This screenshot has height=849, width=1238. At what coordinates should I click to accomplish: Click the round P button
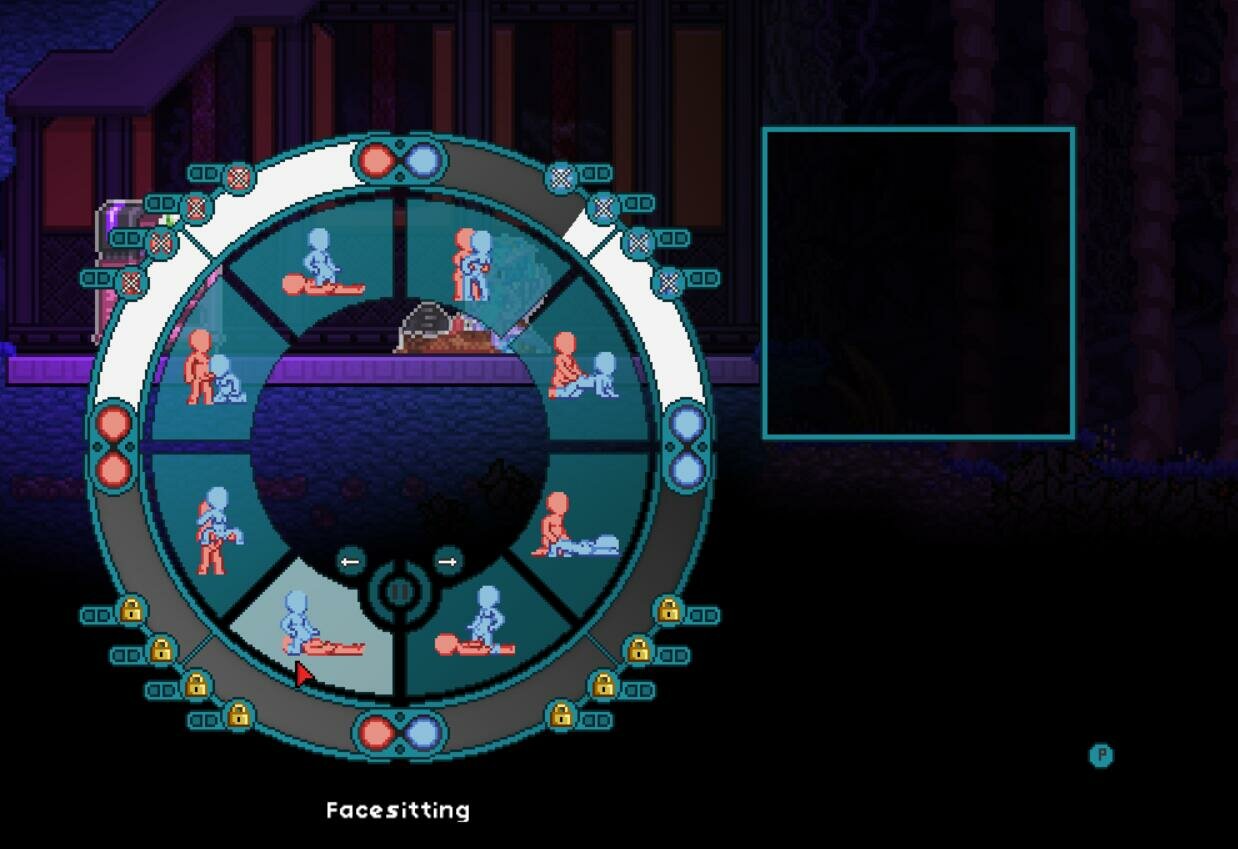(x=1101, y=755)
